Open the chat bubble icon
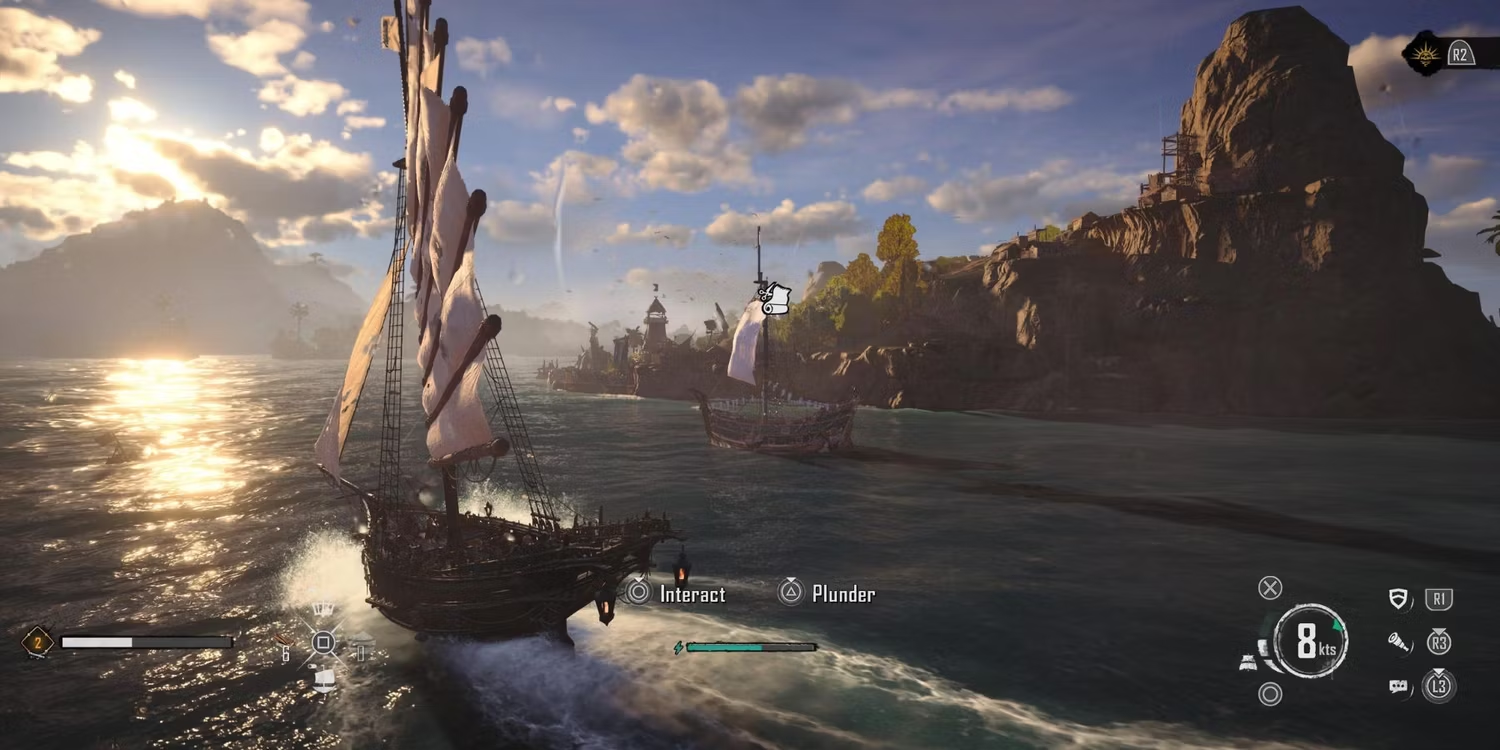This screenshot has height=750, width=1500. tap(1399, 686)
